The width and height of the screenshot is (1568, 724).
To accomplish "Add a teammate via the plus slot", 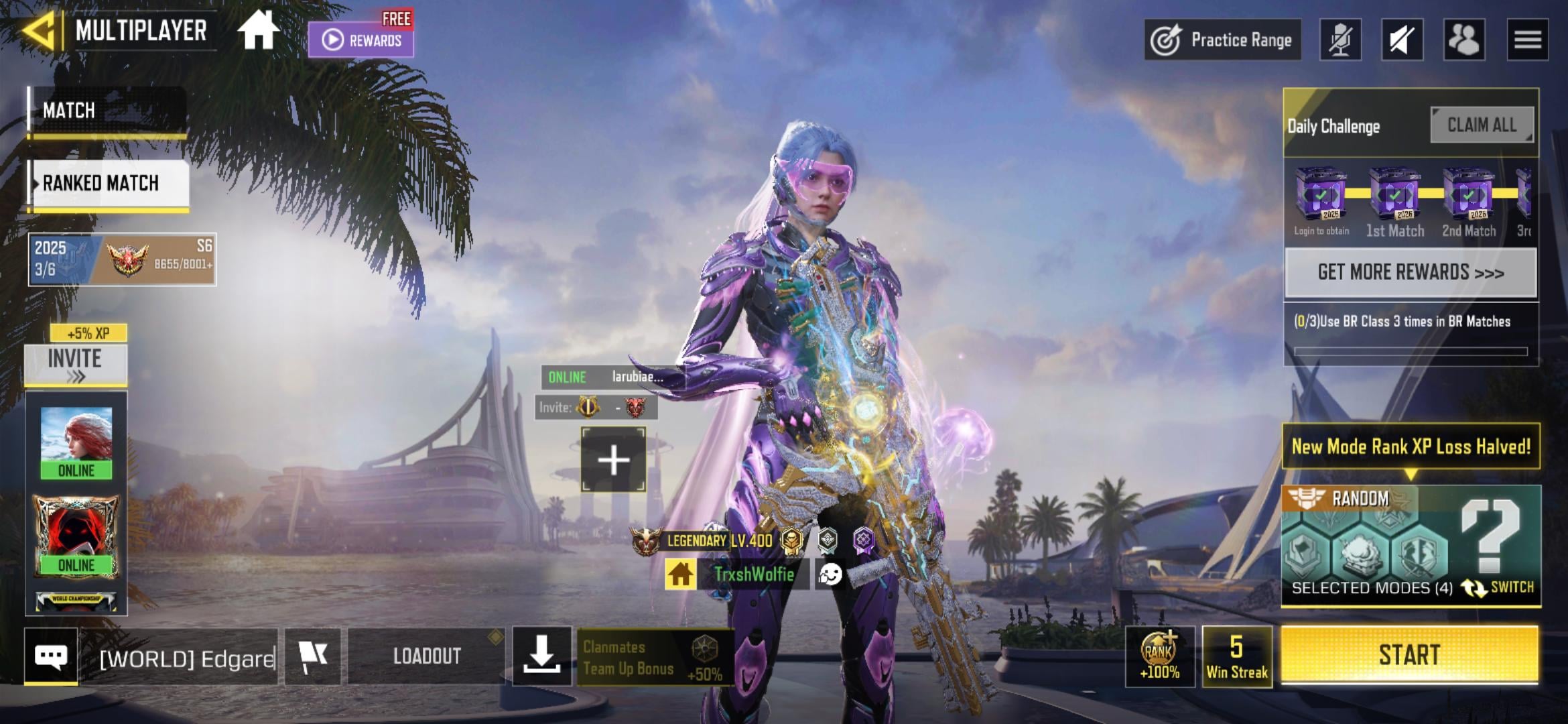I will click(613, 460).
